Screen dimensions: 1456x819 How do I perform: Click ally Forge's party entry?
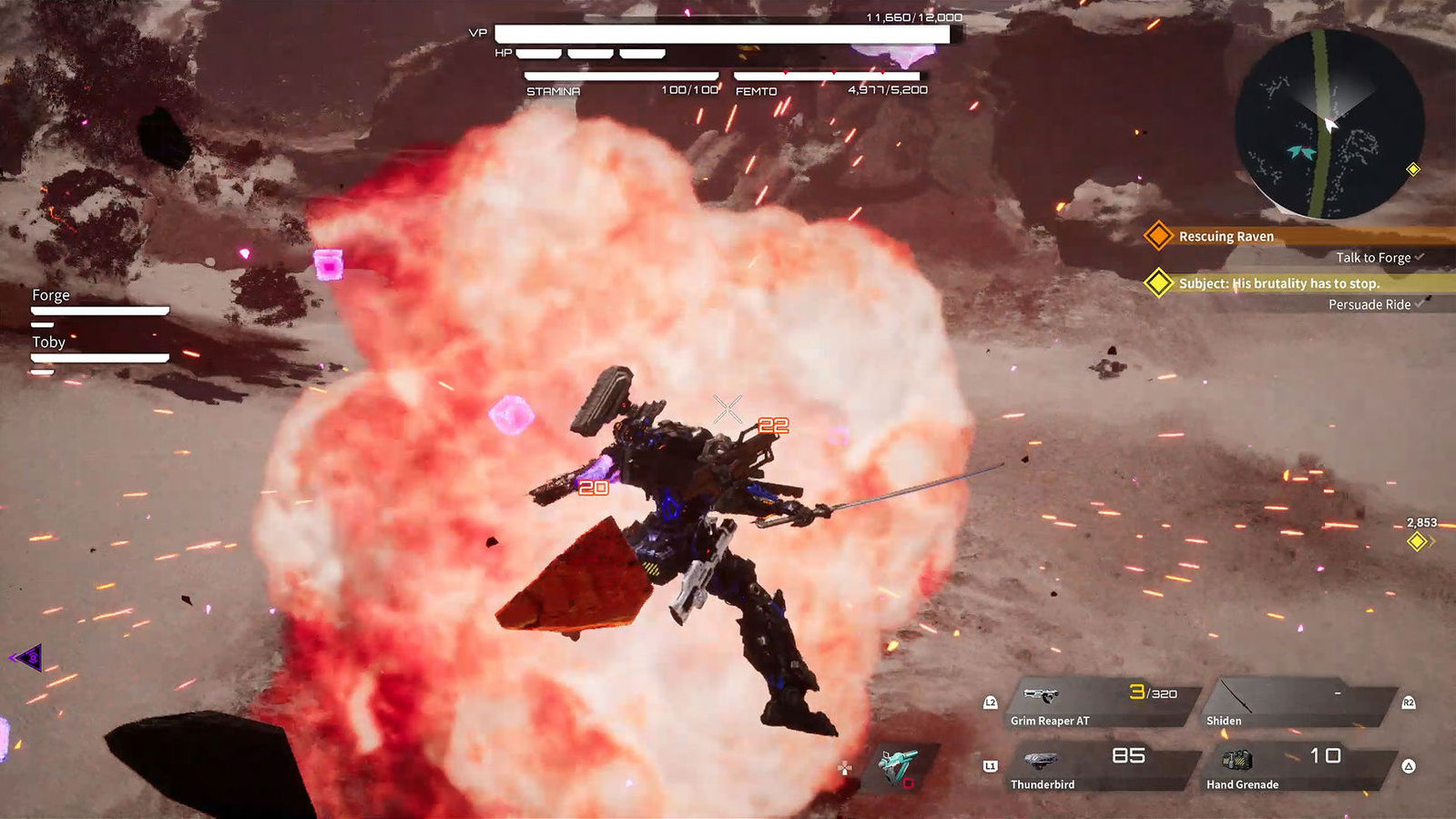tap(98, 305)
